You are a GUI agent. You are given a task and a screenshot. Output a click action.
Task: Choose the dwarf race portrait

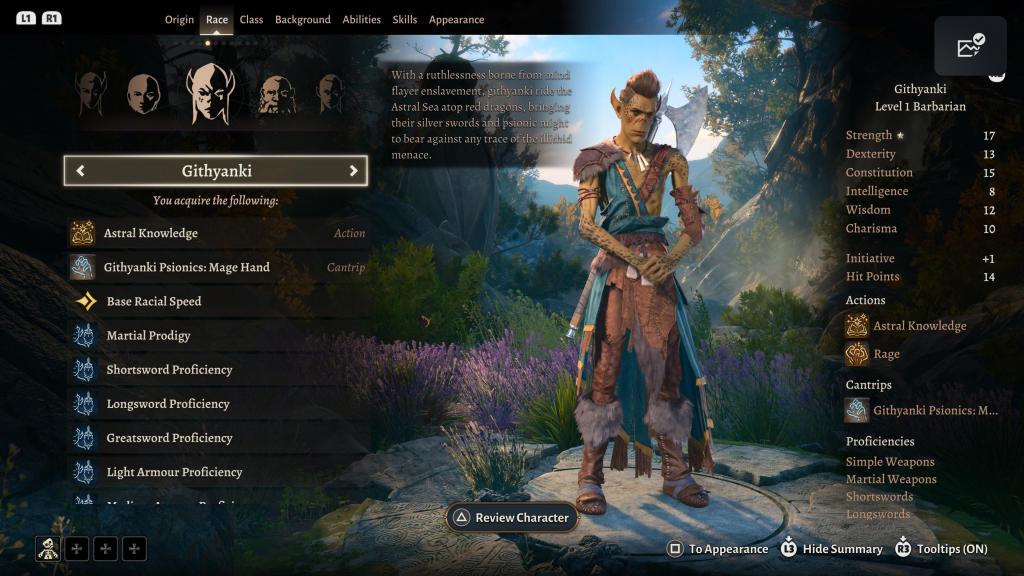click(276, 95)
